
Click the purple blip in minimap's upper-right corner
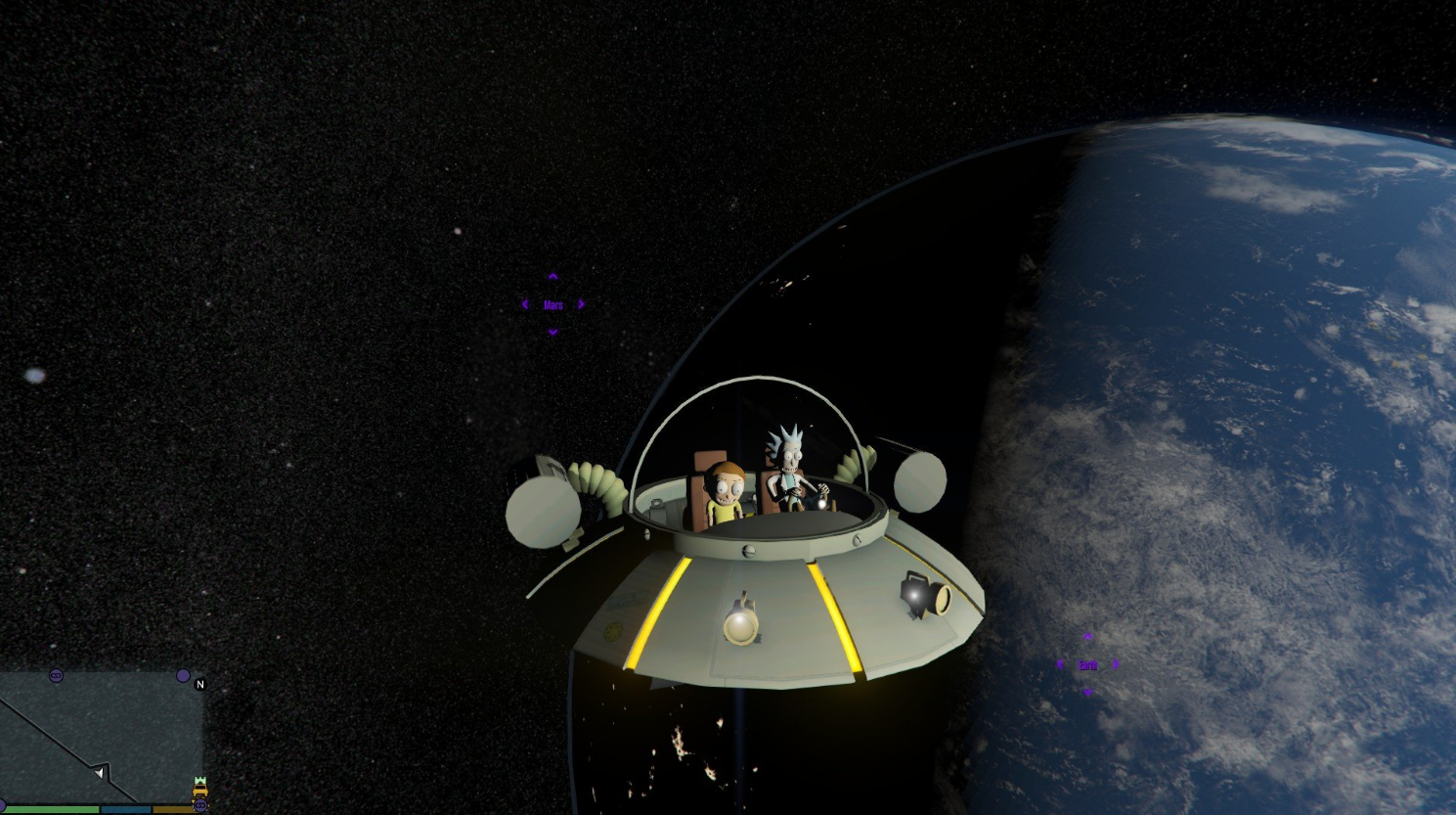coord(183,674)
